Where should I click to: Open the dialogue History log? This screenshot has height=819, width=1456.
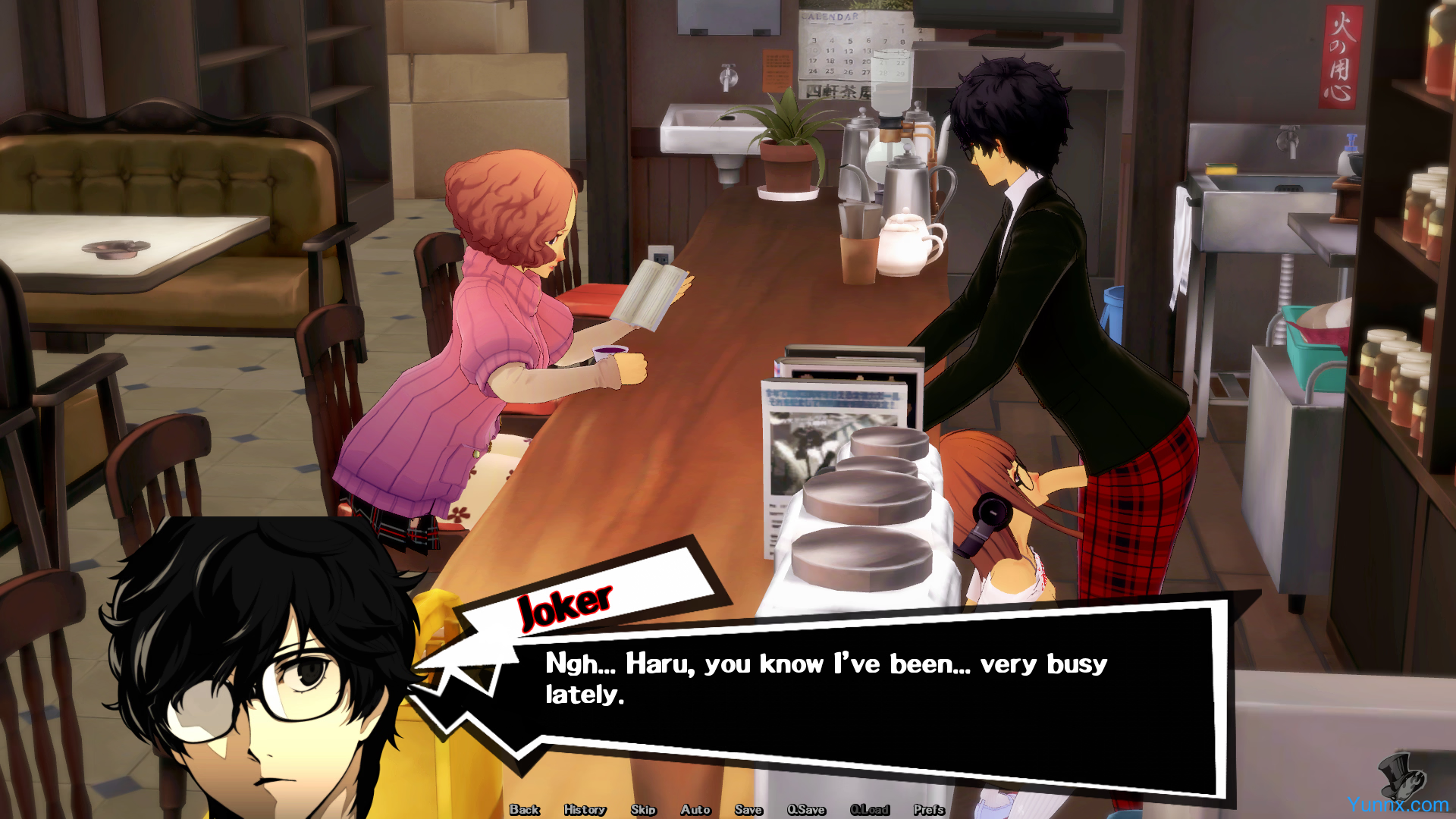(585, 809)
